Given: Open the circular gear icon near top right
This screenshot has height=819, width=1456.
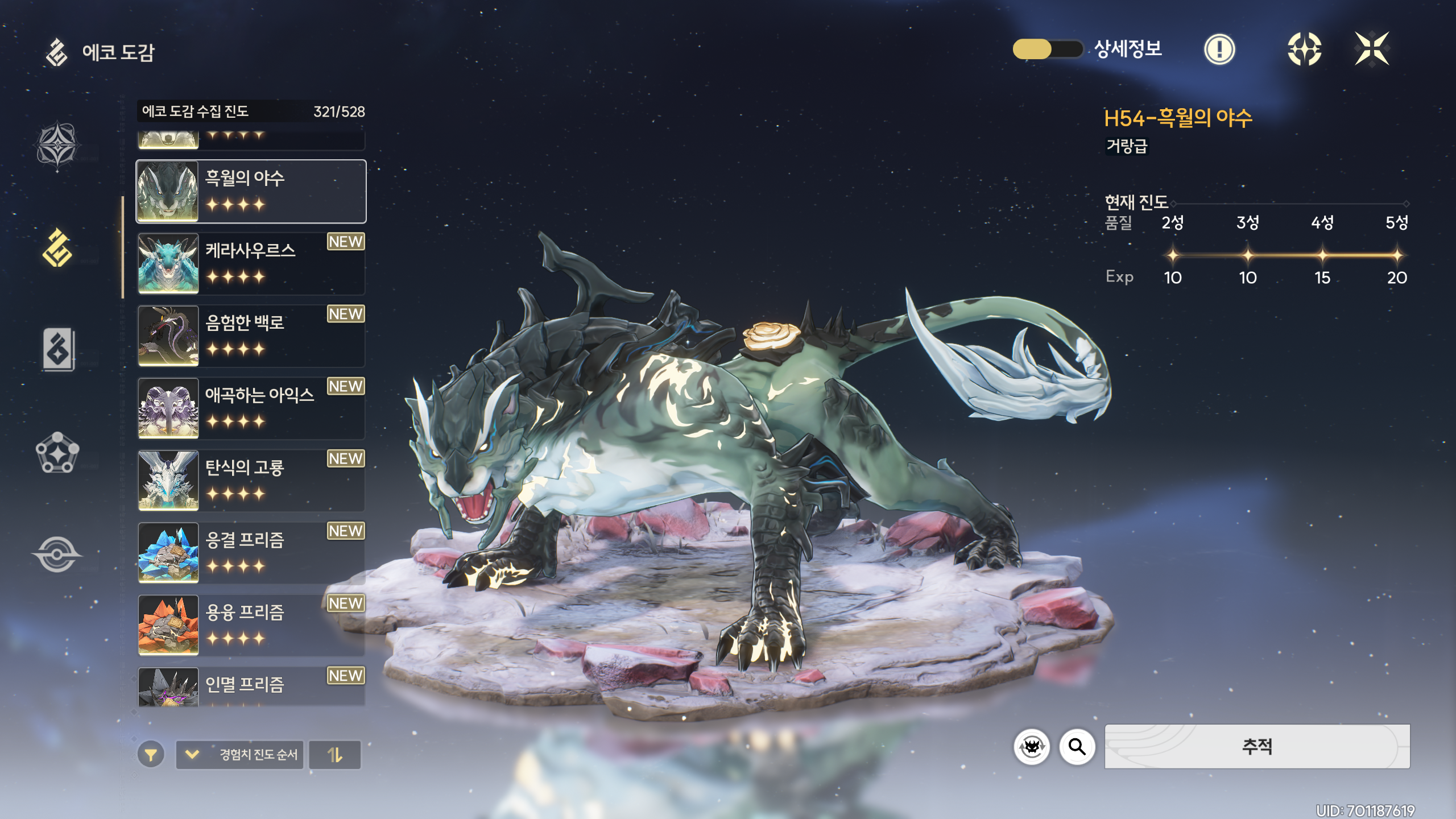Looking at the screenshot, I should tap(1304, 49).
